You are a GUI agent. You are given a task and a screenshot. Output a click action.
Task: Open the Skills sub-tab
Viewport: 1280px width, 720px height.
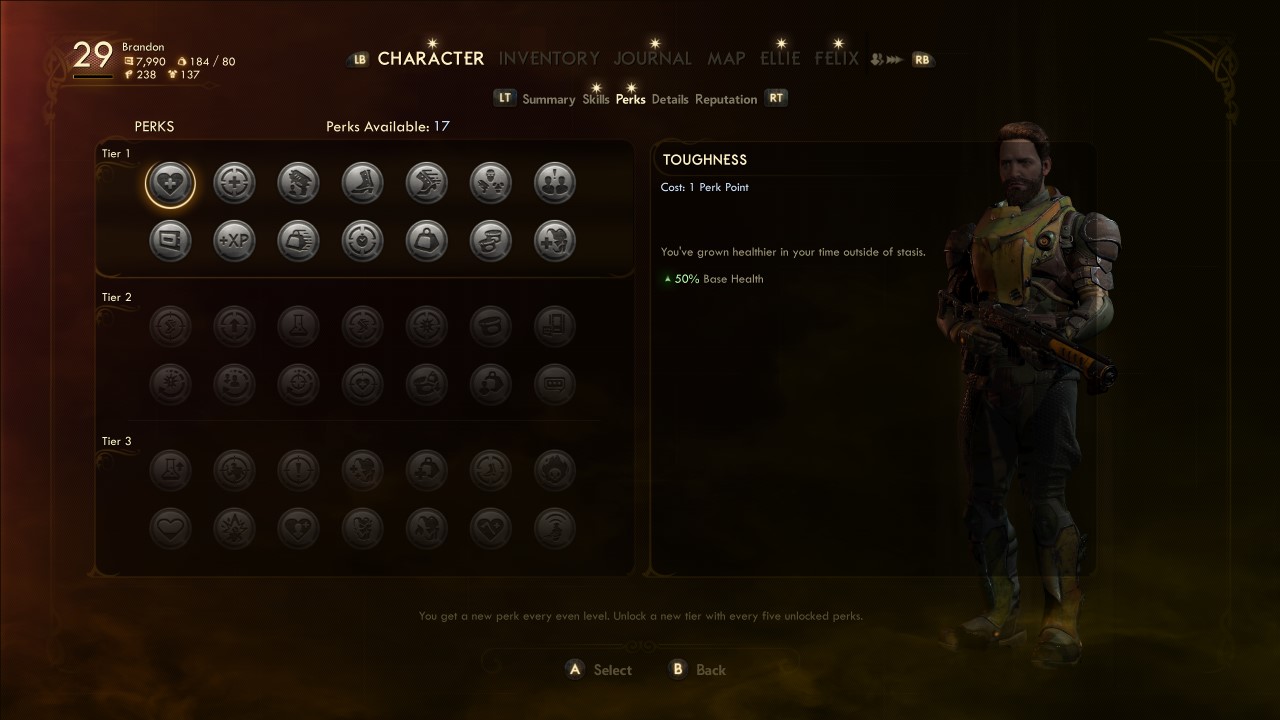click(x=596, y=99)
